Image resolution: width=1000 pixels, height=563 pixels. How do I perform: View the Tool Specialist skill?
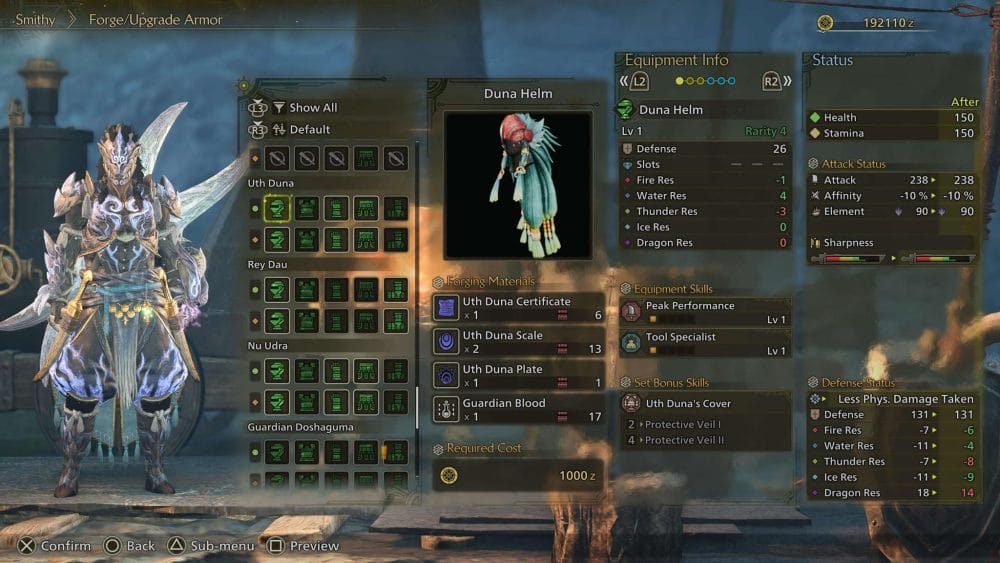click(x=705, y=343)
